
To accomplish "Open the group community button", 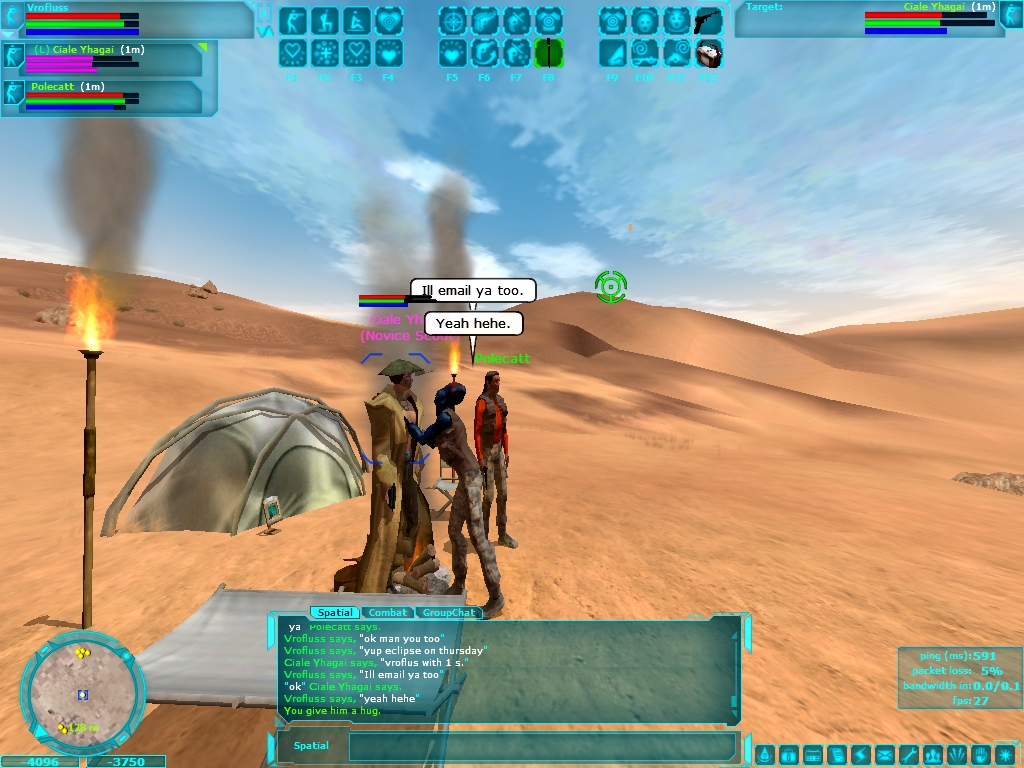I will coord(933,754).
